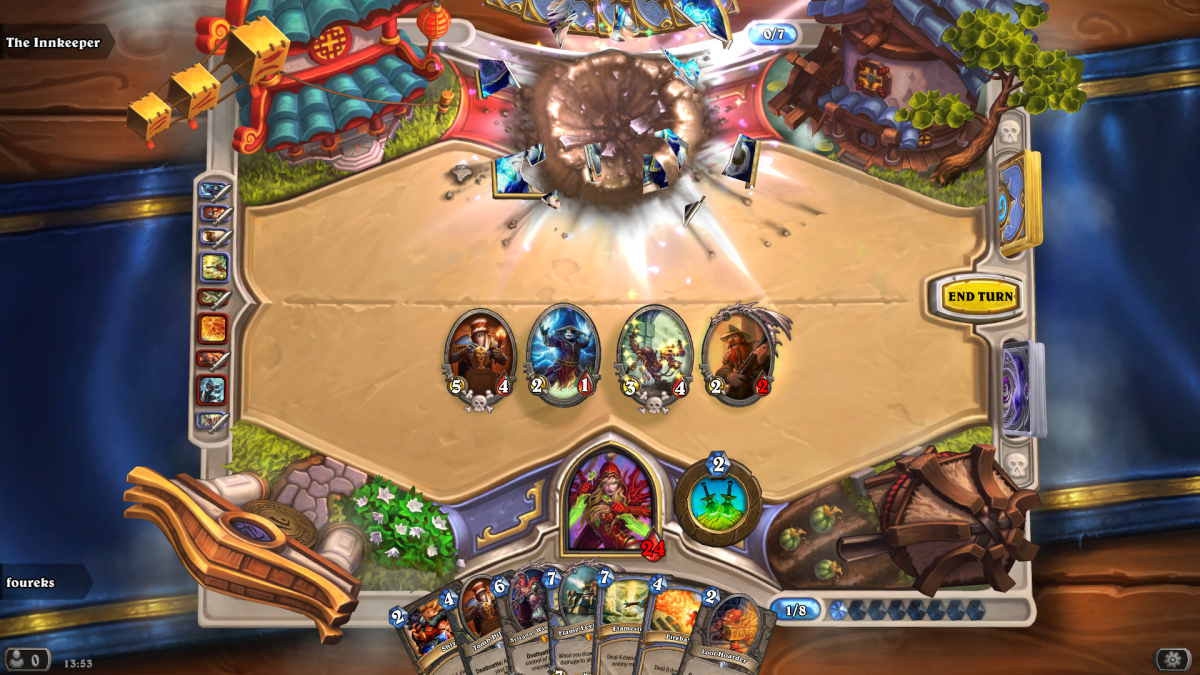1200x675 pixels.
Task: Choose the pandaren mage minion with 2 attack
Action: tap(562, 355)
